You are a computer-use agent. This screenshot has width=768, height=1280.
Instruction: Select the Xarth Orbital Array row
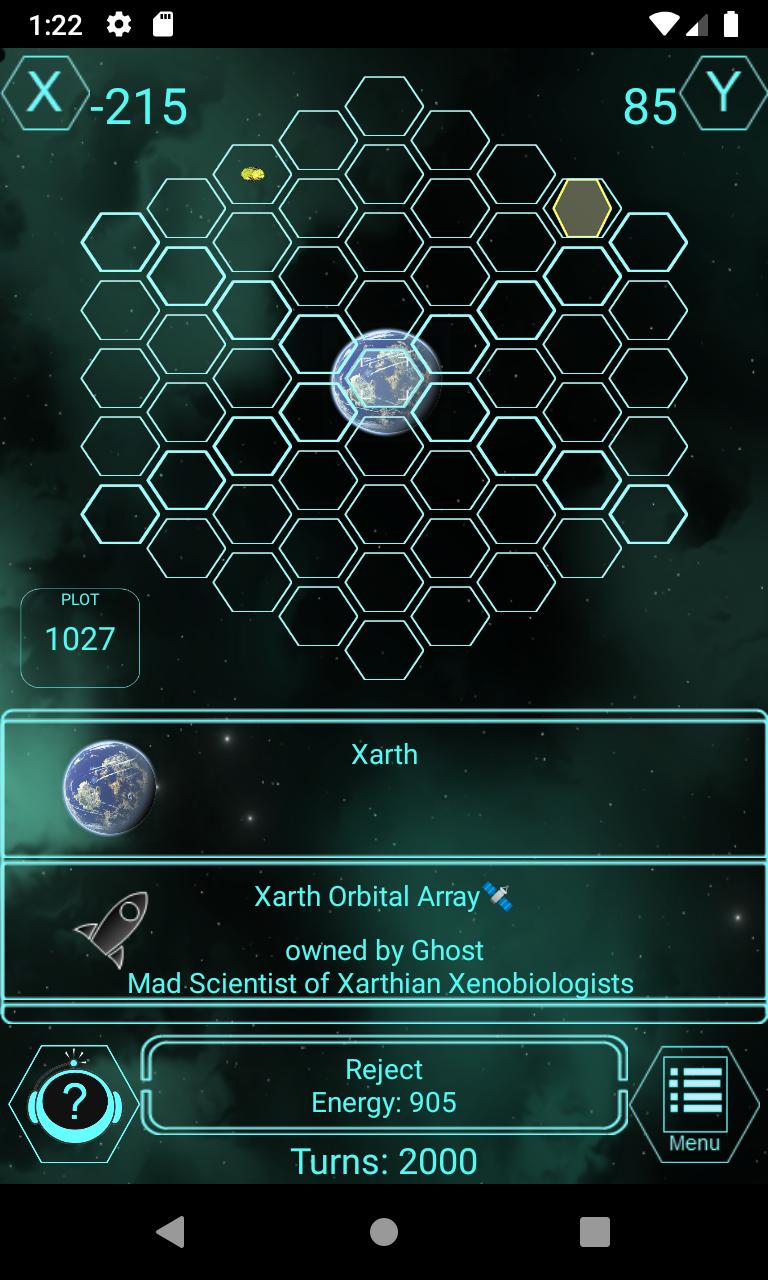[384, 932]
